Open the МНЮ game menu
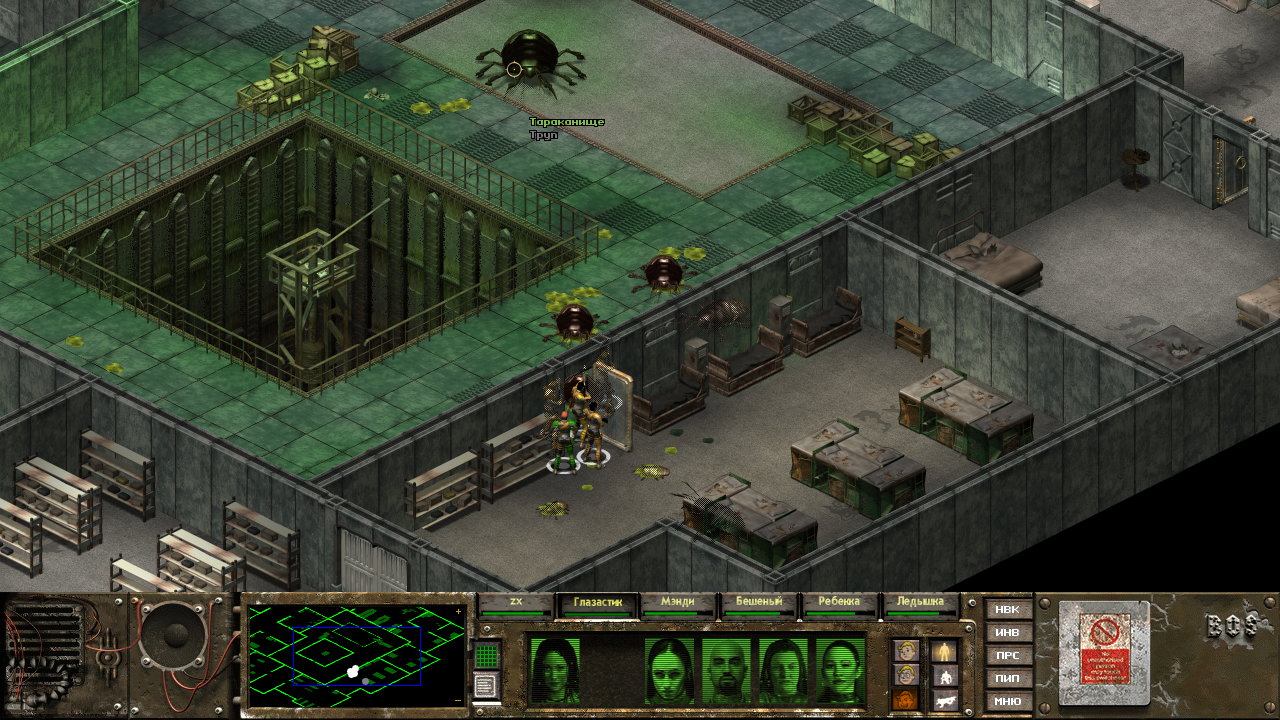 pyautogui.click(x=1007, y=701)
